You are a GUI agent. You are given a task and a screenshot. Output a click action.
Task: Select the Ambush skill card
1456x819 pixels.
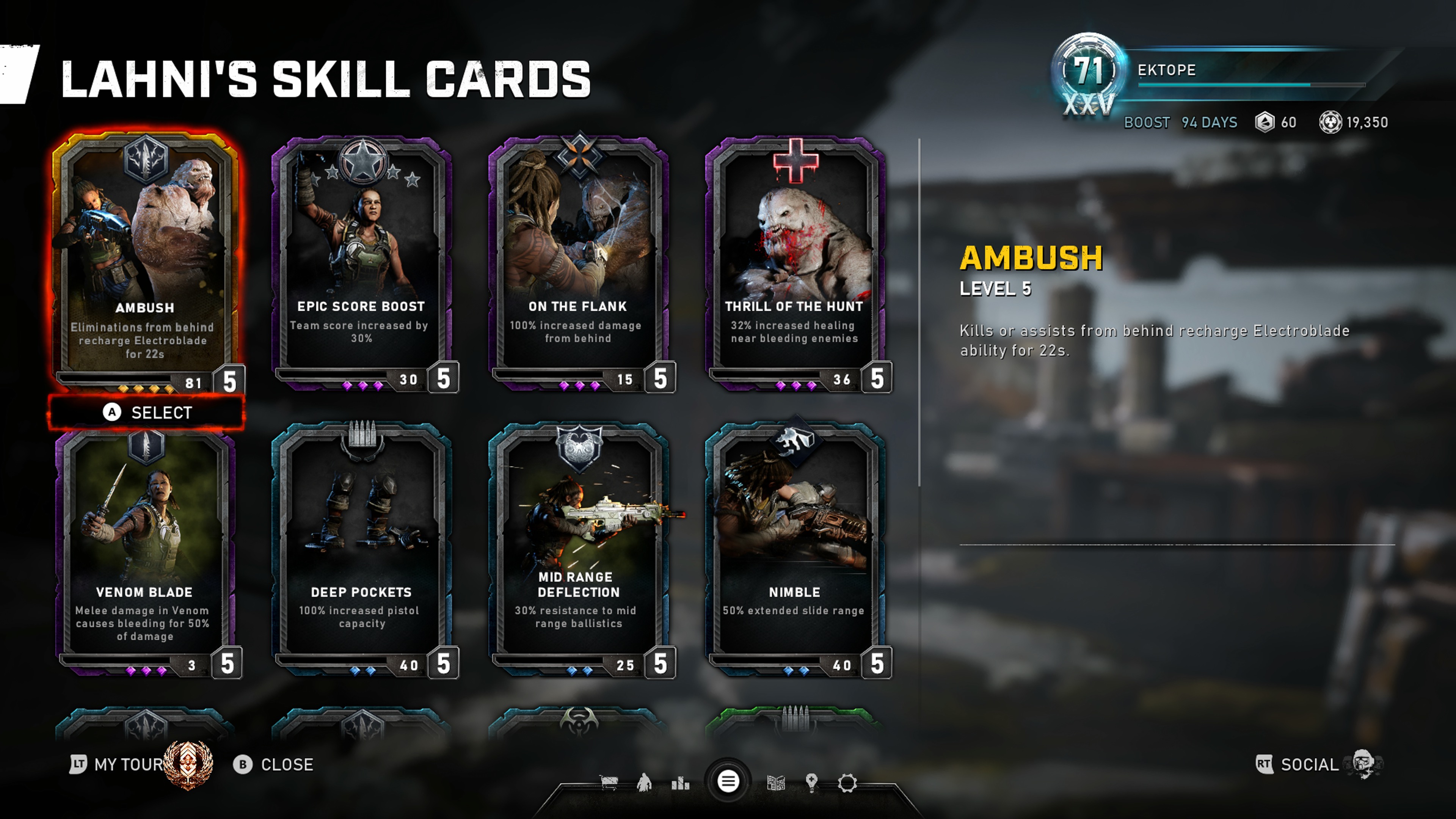(145, 260)
